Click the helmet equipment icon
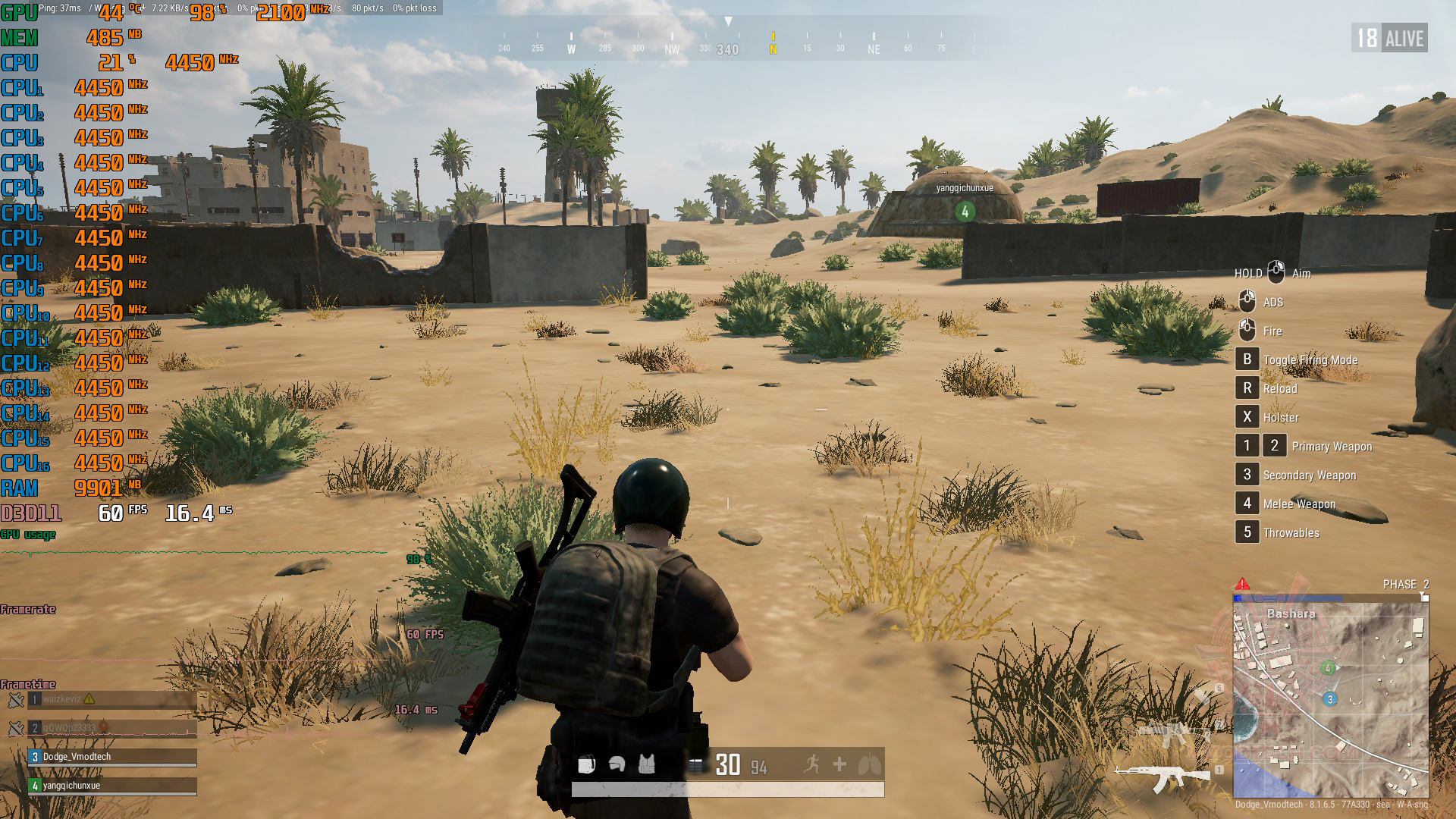 [617, 764]
